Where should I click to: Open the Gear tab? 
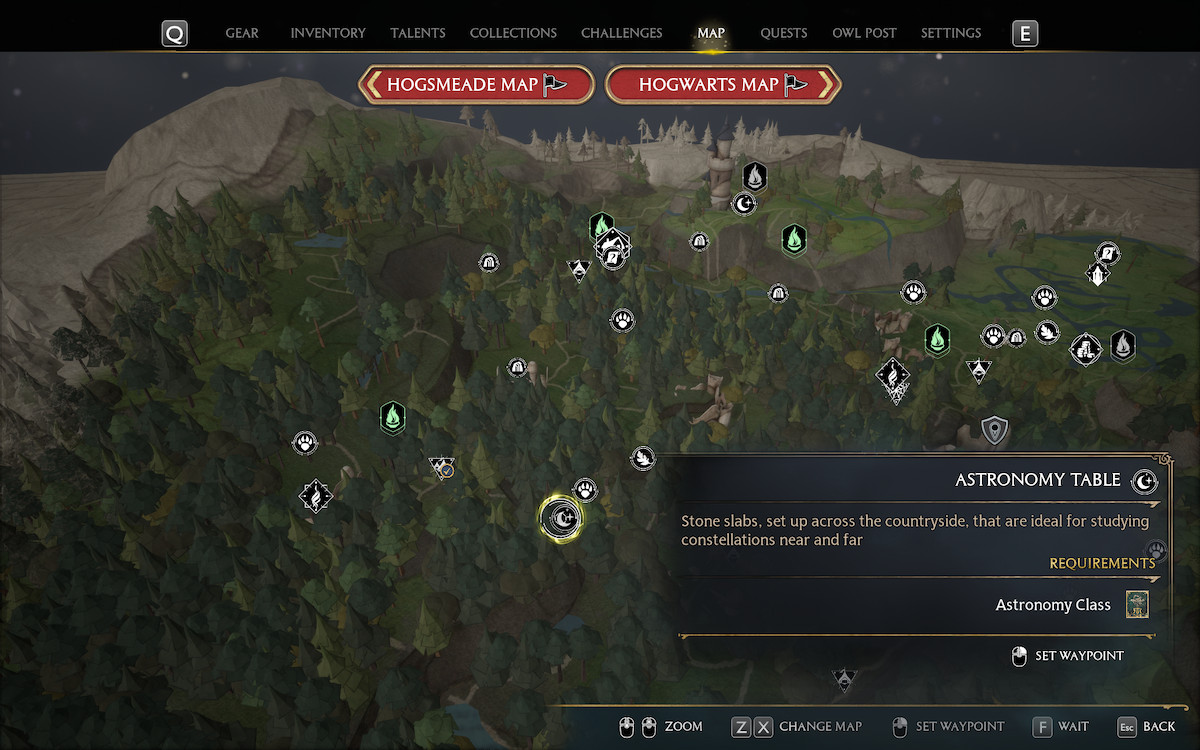tap(242, 33)
